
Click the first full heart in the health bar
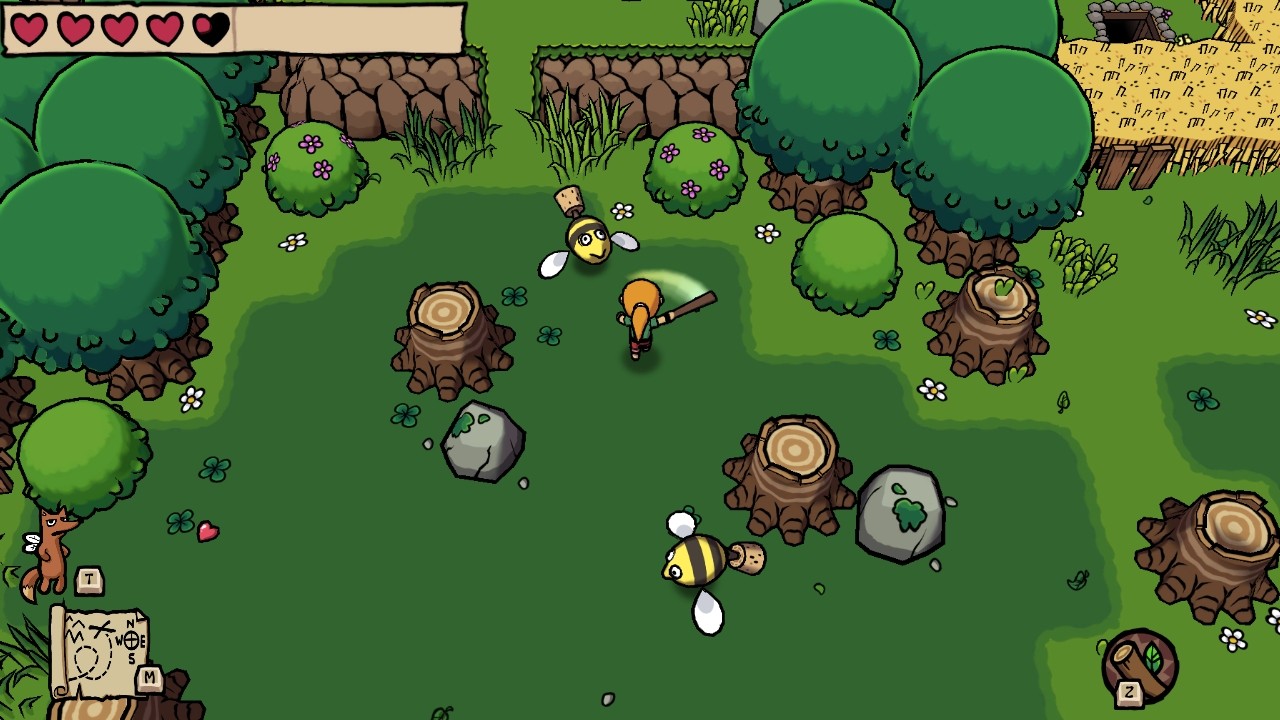coord(28,28)
